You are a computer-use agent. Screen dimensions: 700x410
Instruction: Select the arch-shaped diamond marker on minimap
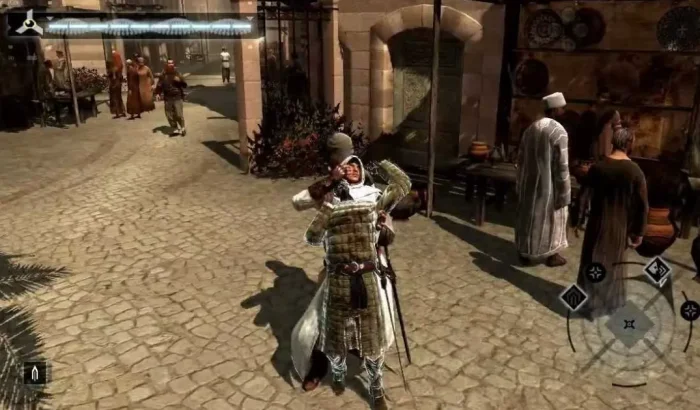[573, 297]
